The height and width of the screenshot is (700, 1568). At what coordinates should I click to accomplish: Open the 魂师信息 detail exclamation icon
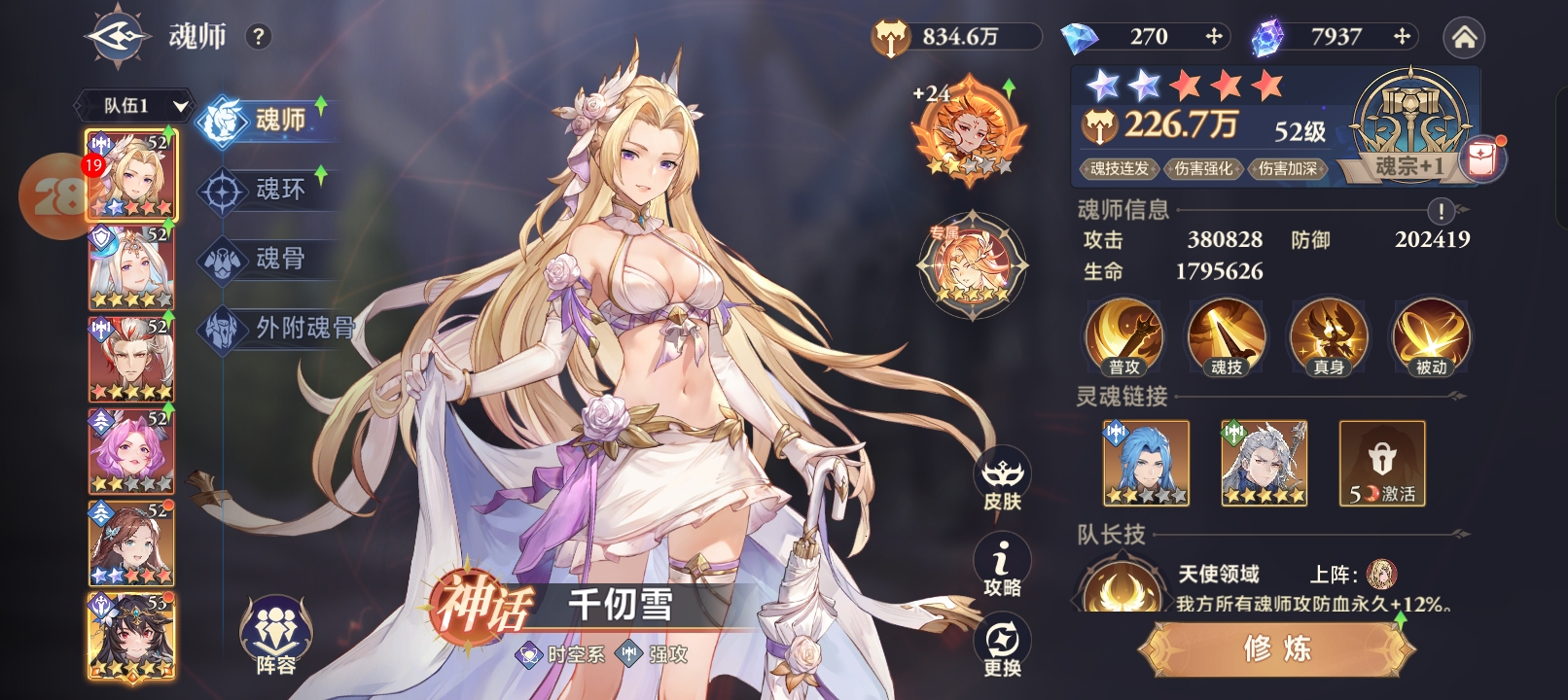[1441, 211]
